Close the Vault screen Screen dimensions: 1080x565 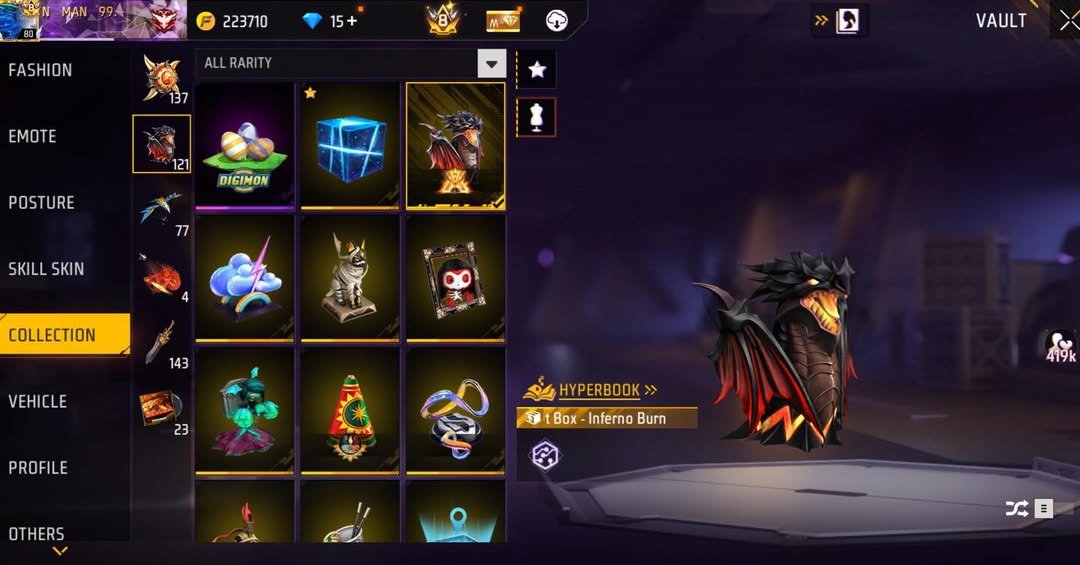[1068, 21]
